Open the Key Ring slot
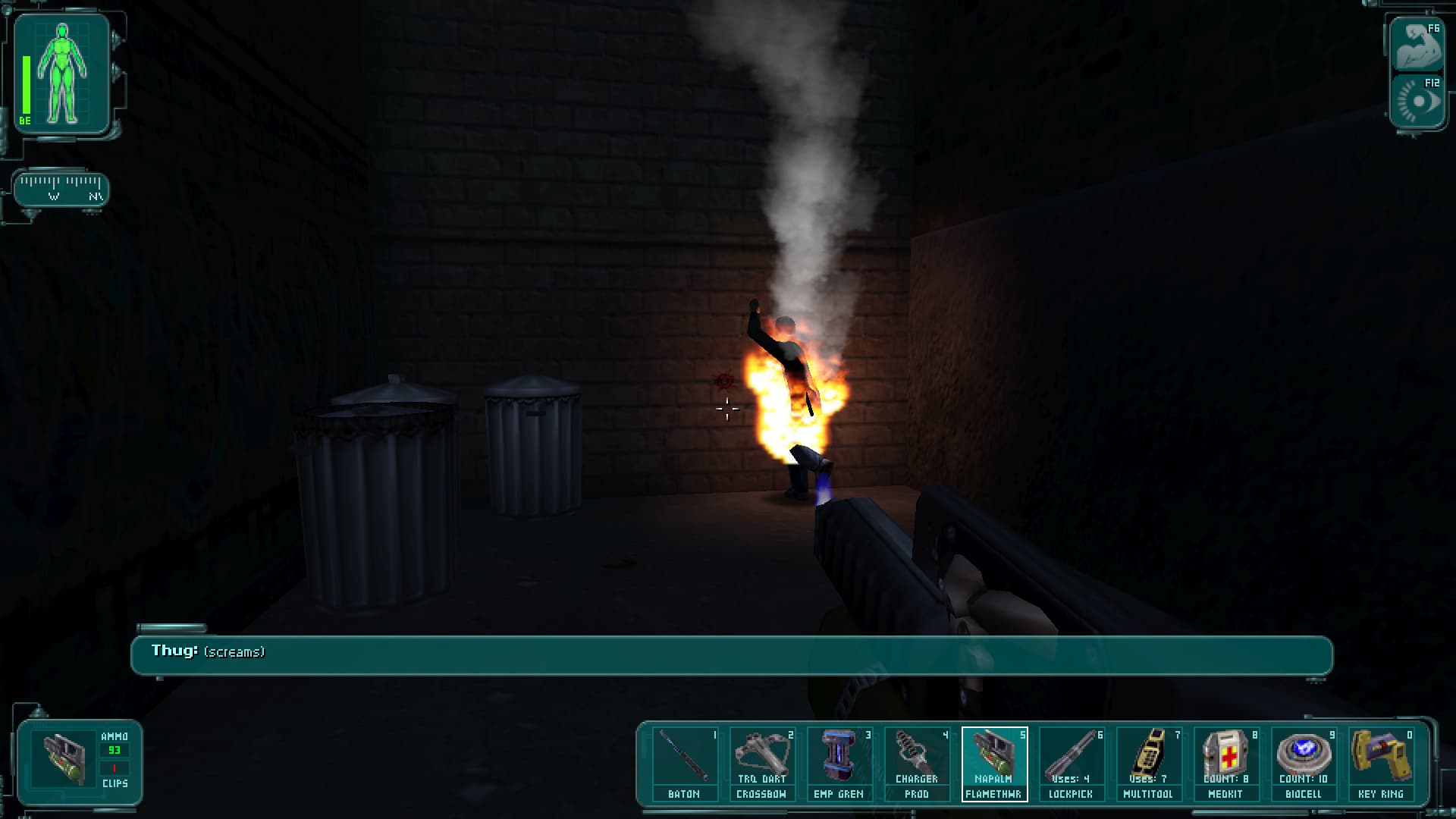Screen dimensions: 1456x819 point(1380,763)
